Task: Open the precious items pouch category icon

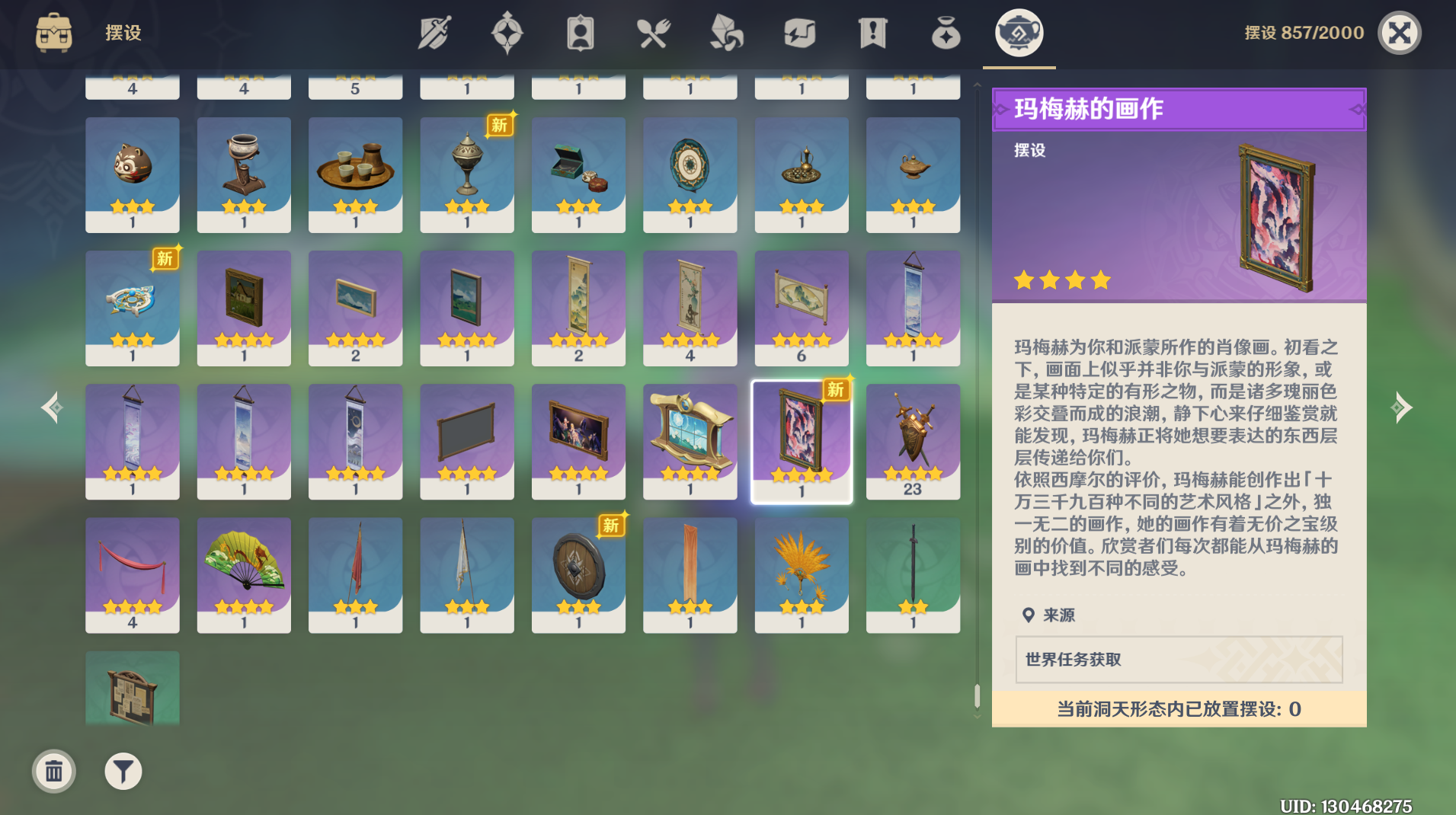Action: [946, 32]
